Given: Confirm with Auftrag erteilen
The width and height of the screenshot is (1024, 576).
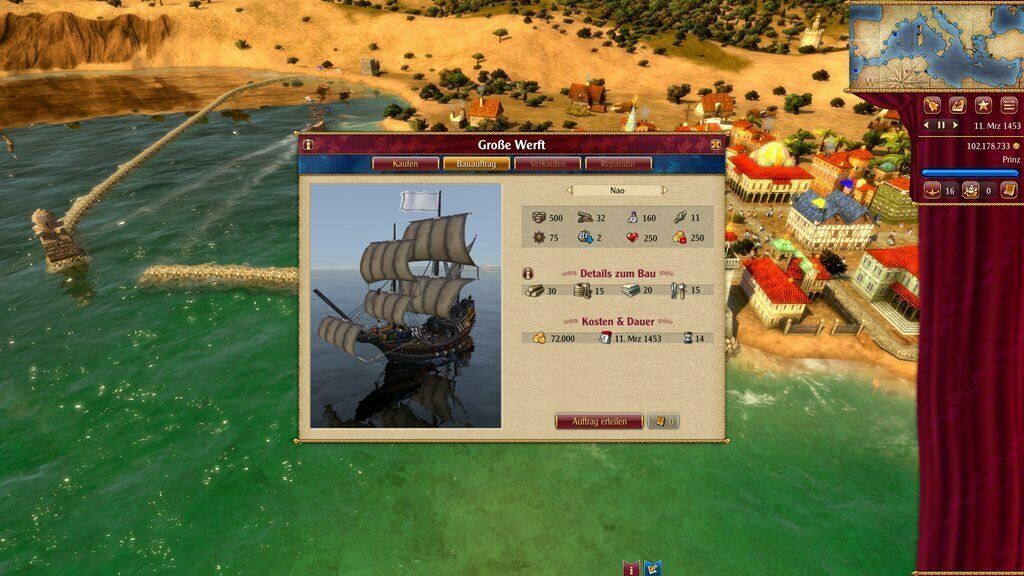Looking at the screenshot, I should 599,421.
